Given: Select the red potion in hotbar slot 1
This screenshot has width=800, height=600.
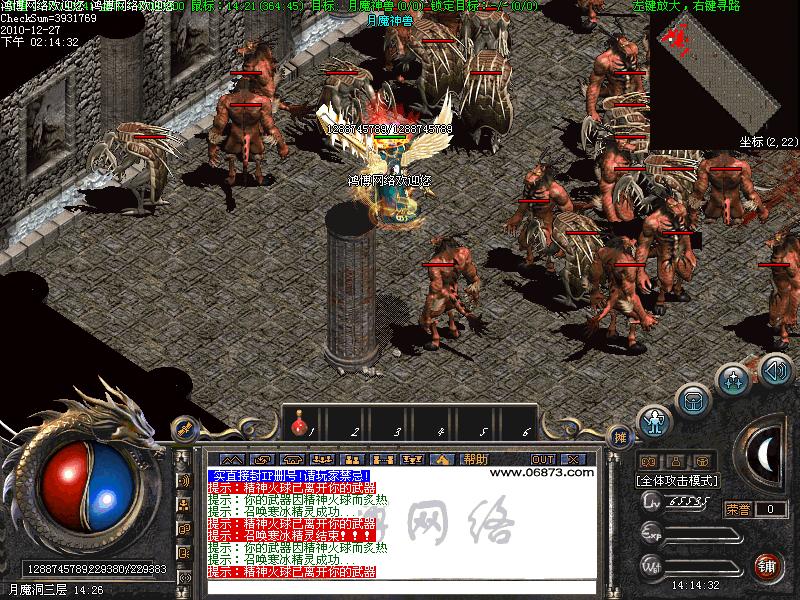Looking at the screenshot, I should (x=298, y=428).
